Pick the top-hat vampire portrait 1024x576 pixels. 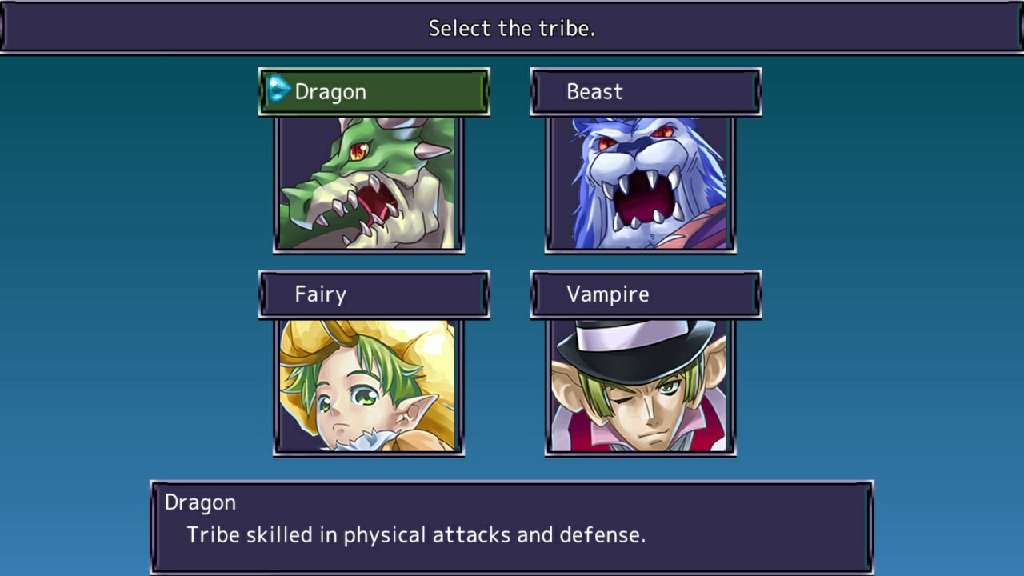641,386
